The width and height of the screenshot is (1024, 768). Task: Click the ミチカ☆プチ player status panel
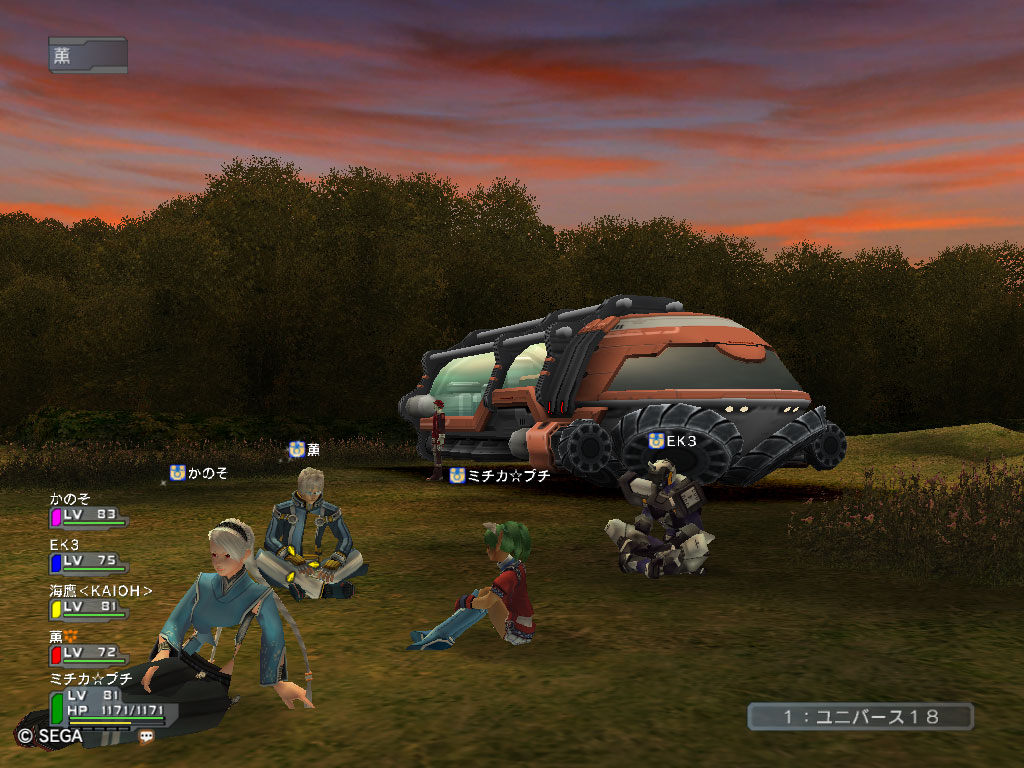click(108, 704)
